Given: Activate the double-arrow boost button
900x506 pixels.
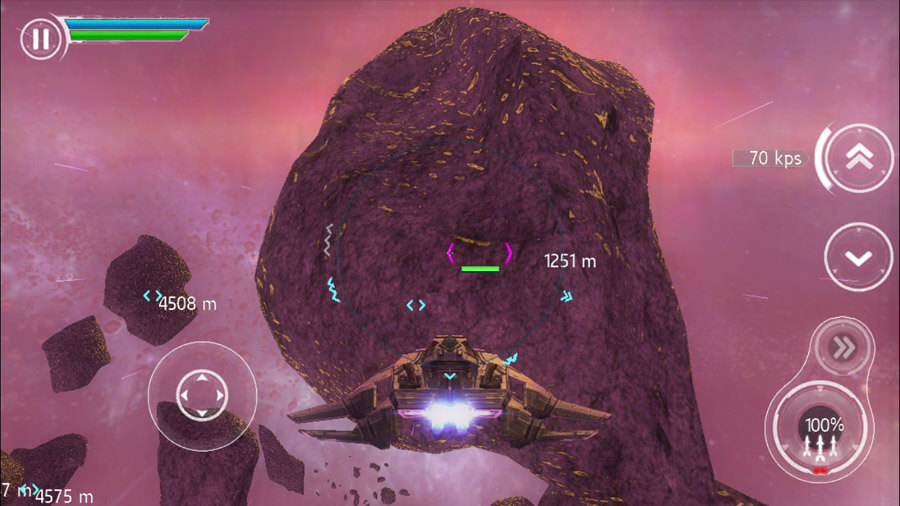Looking at the screenshot, I should click(841, 347).
